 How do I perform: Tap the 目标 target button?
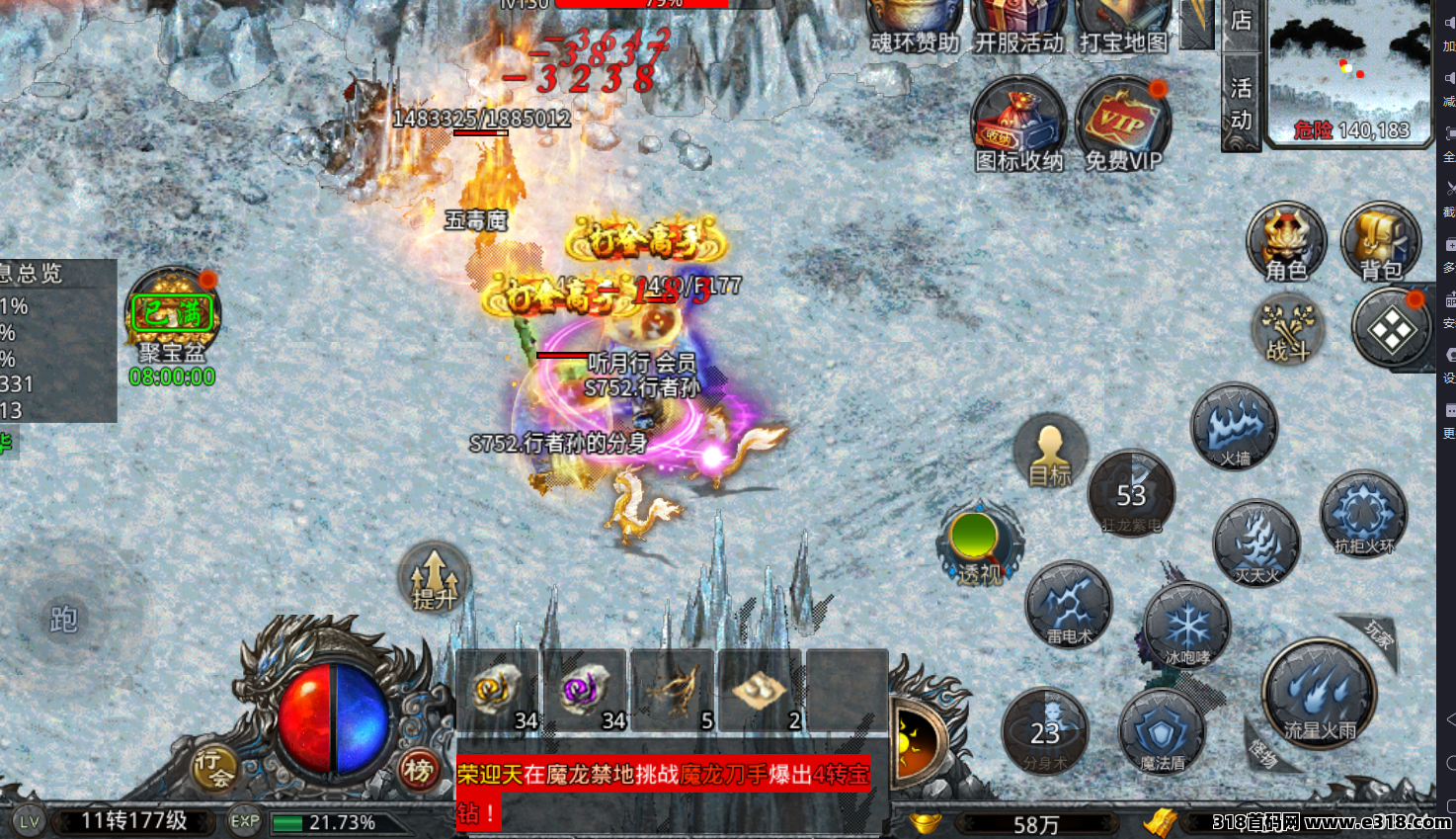(1049, 454)
